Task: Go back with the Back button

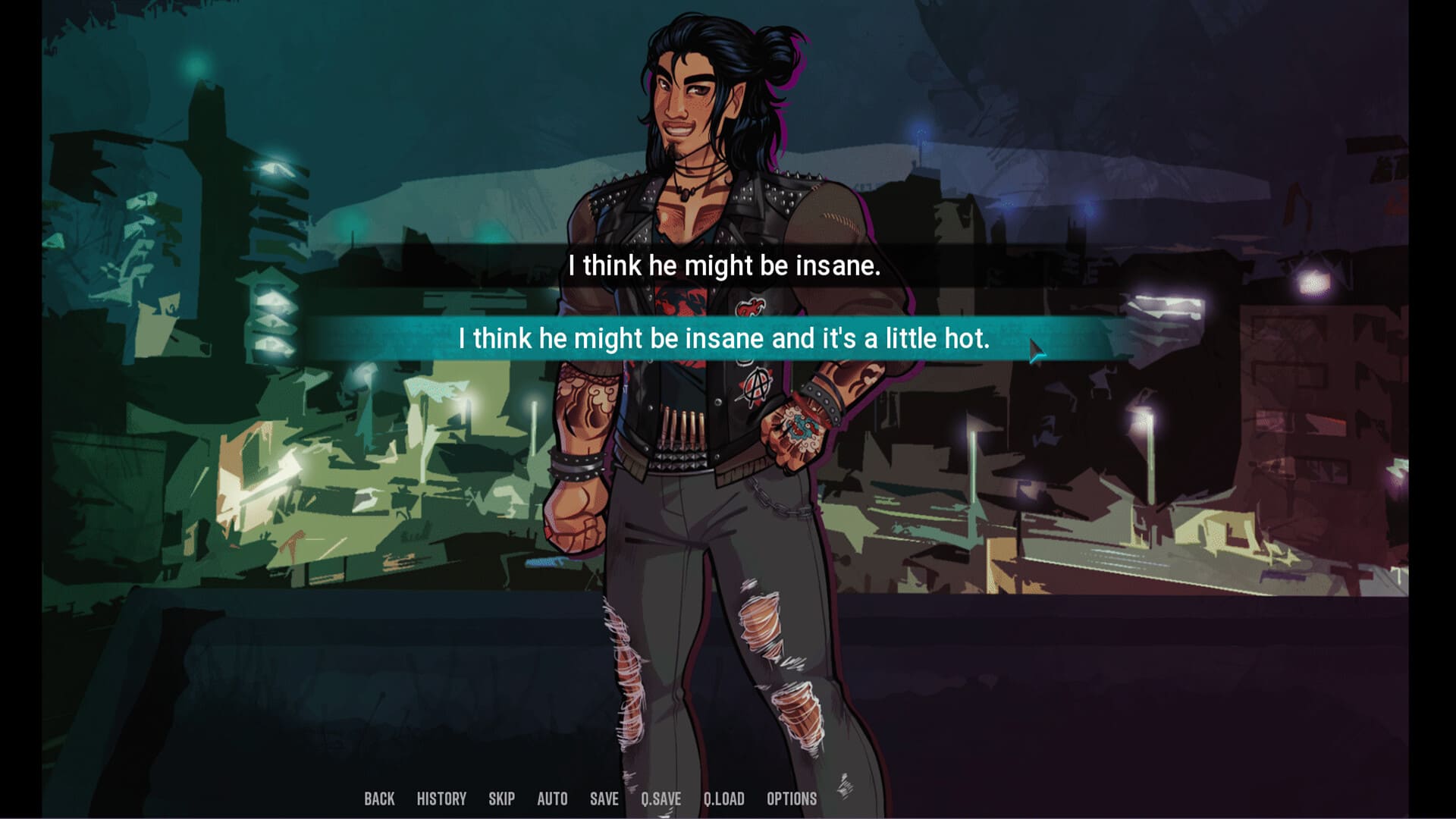Action: (x=379, y=799)
